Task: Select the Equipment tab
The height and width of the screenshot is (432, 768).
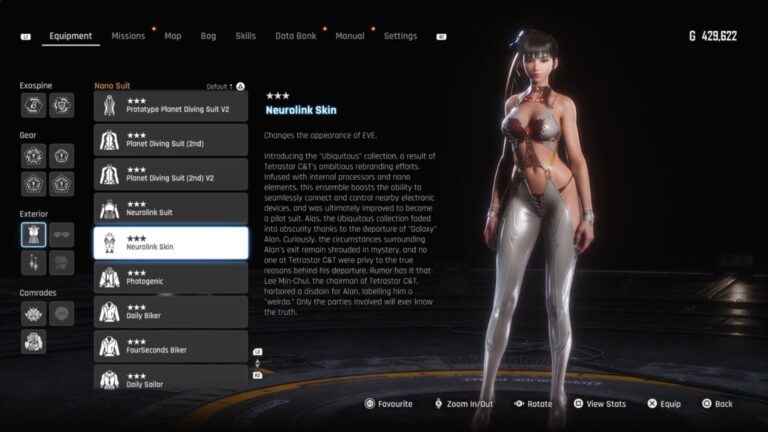Action: [70, 36]
